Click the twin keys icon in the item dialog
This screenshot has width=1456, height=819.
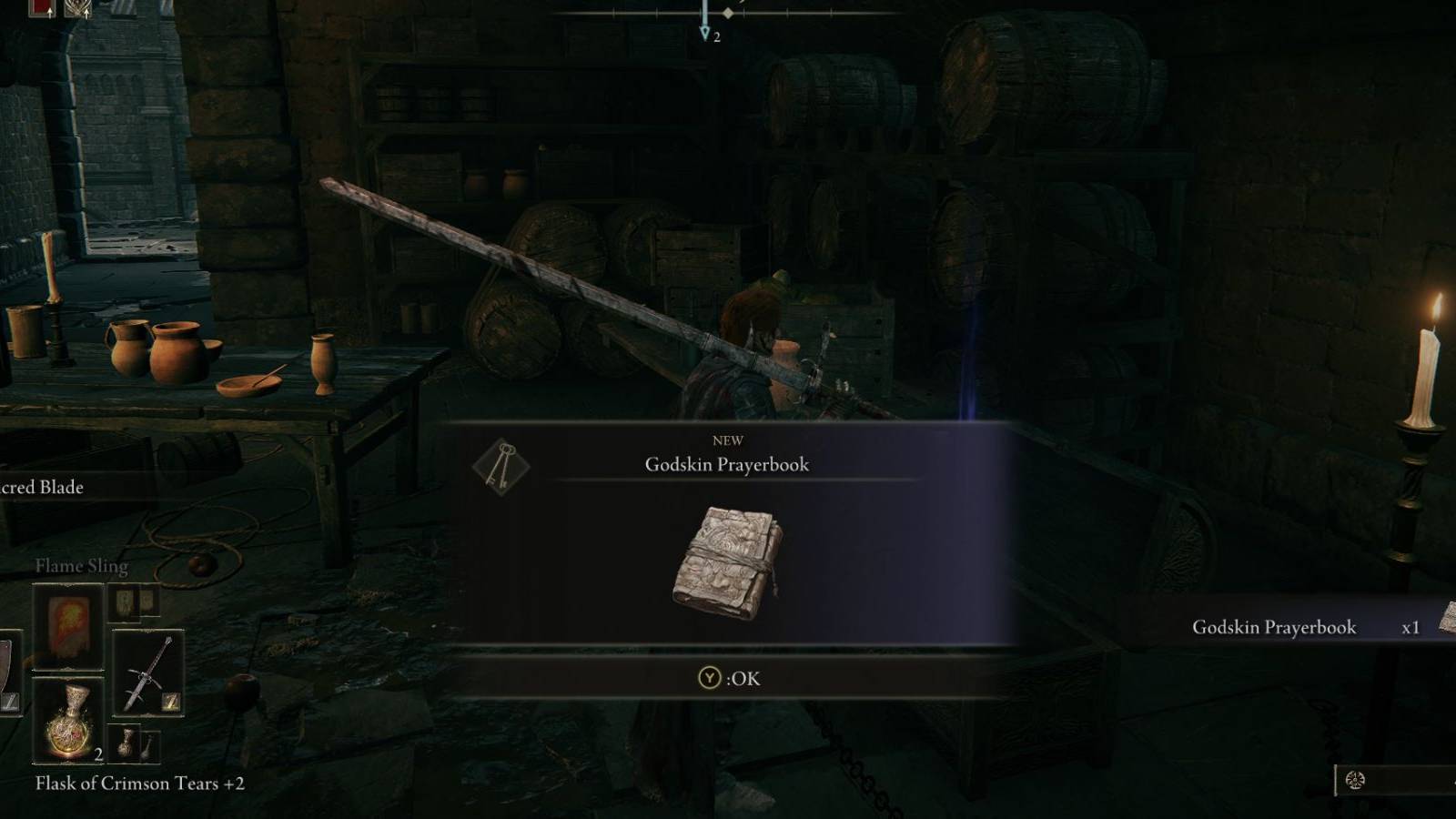pos(501,464)
